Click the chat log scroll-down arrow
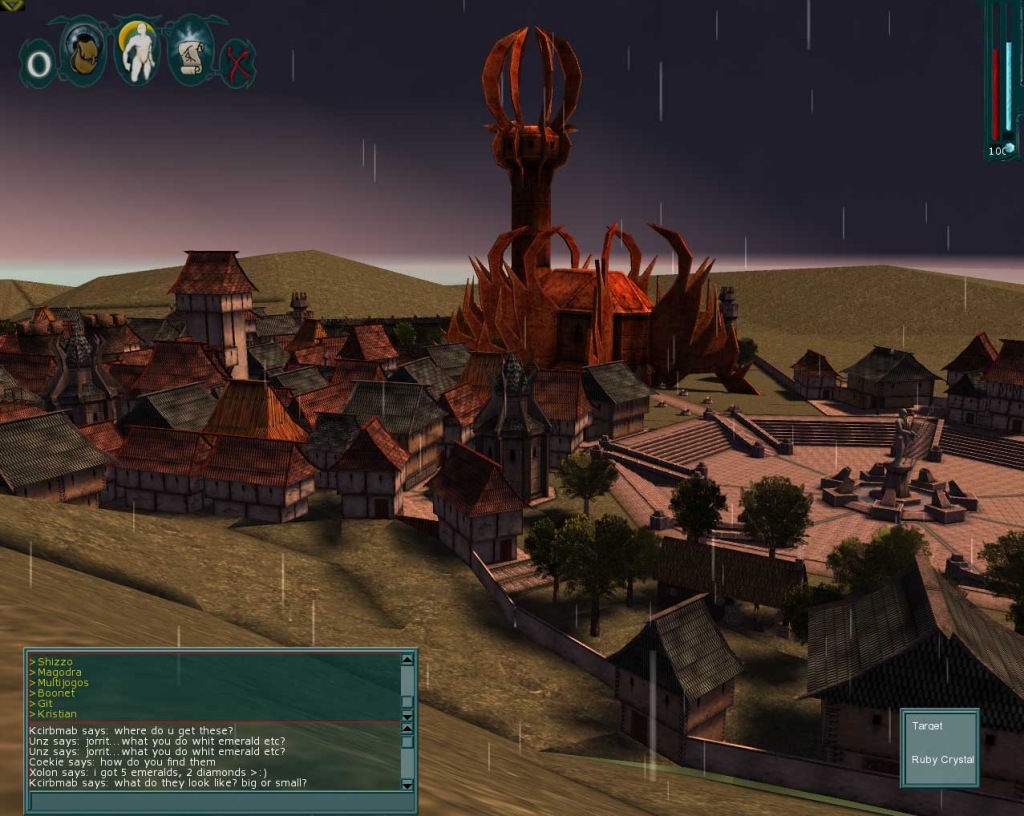The image size is (1024, 816). point(407,785)
